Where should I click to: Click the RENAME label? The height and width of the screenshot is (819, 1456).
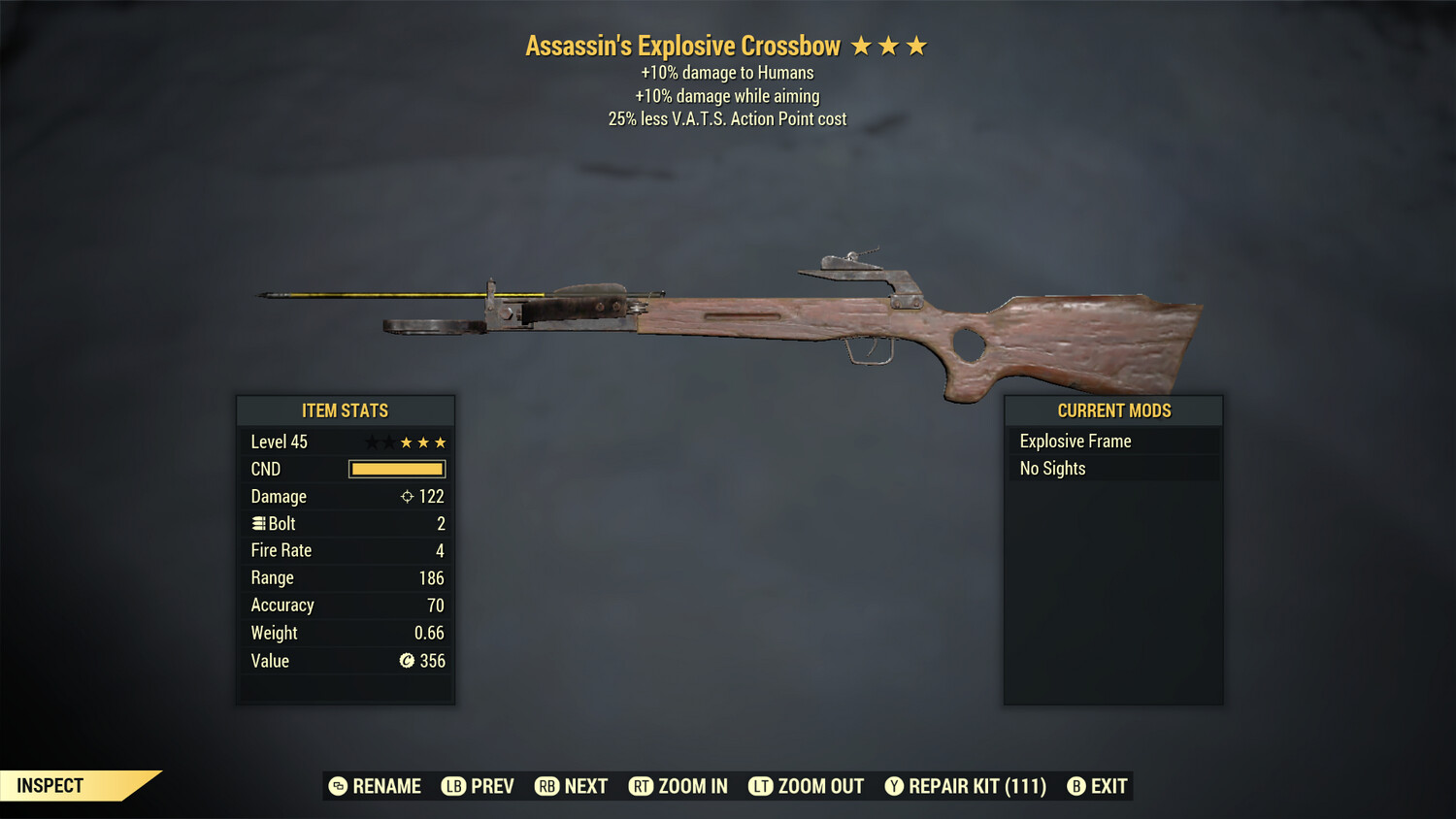point(386,786)
